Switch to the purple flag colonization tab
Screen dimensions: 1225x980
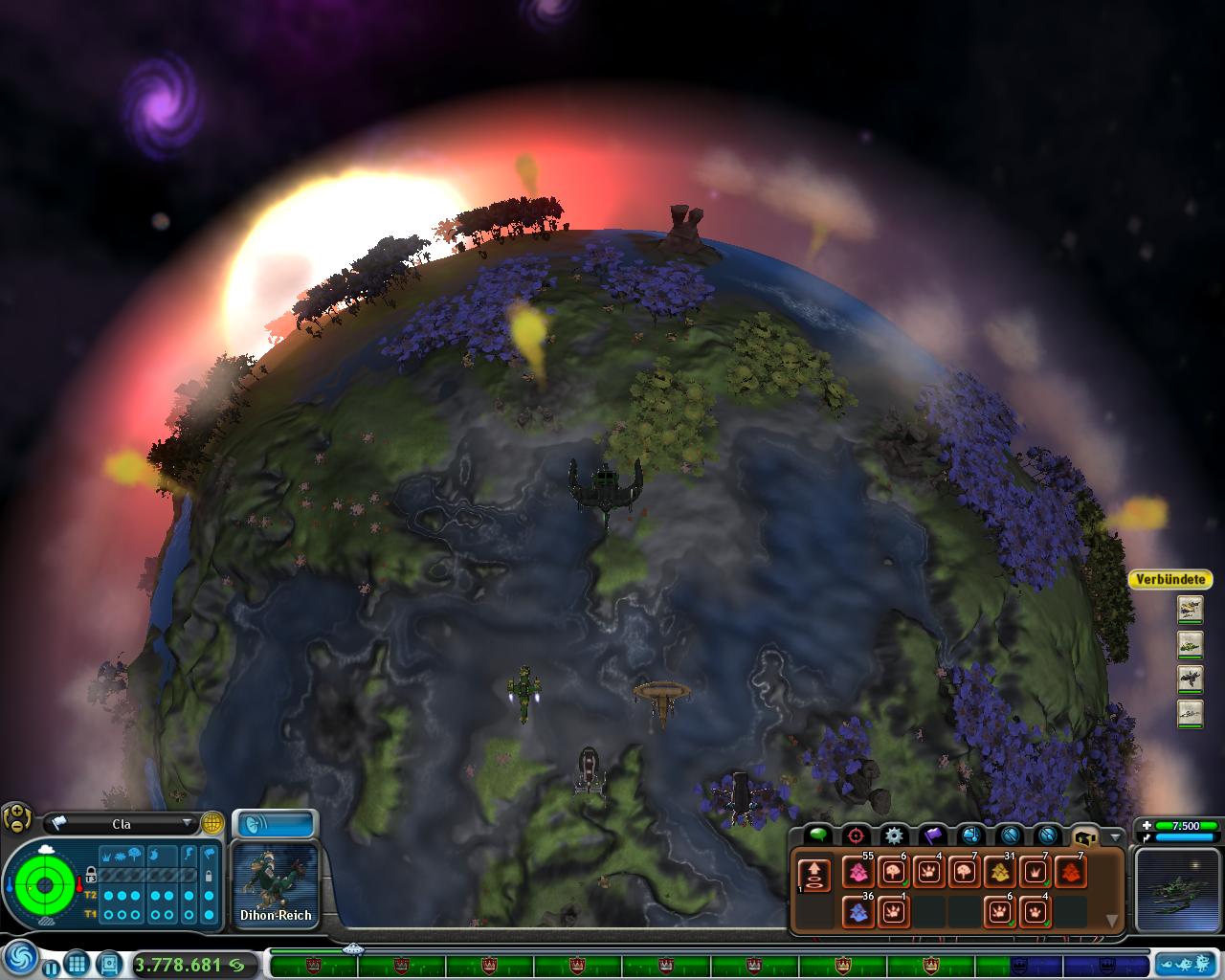pos(931,835)
